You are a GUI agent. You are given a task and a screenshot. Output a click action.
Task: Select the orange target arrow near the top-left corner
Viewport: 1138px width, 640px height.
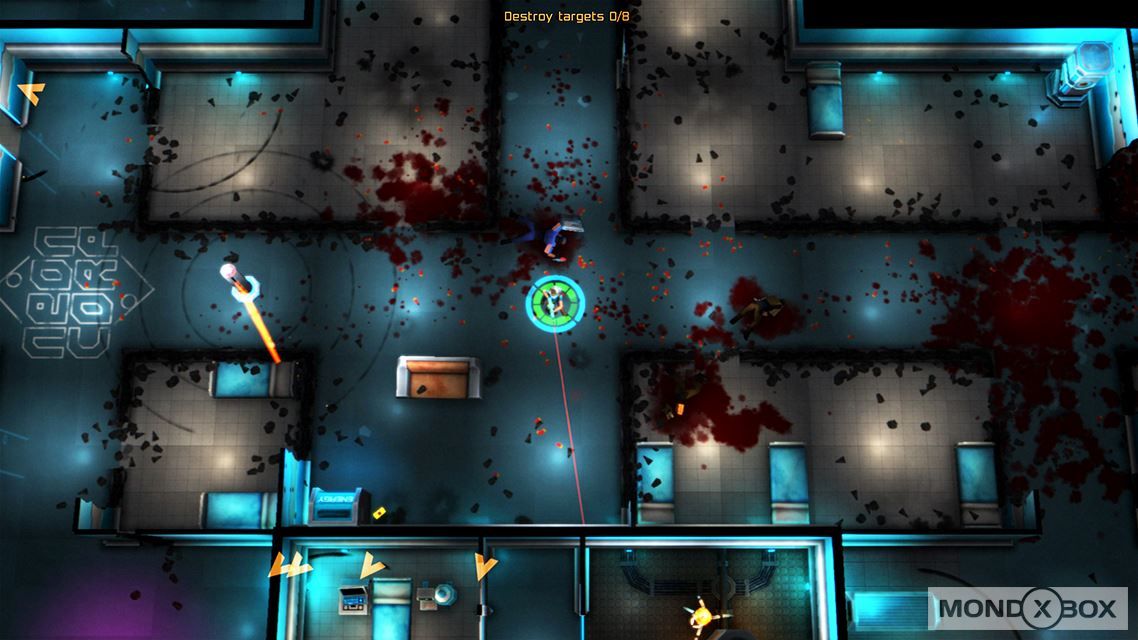(x=31, y=94)
